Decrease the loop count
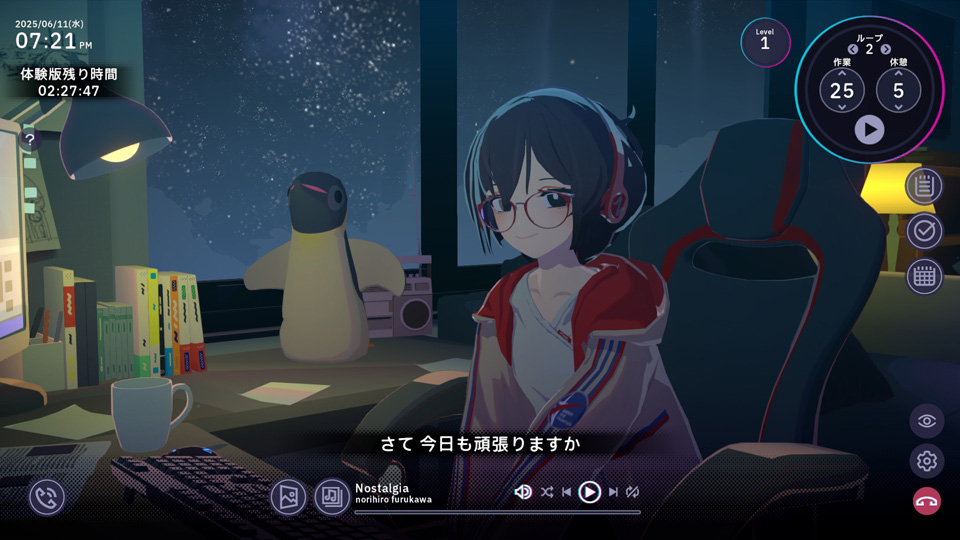Image resolution: width=960 pixels, height=540 pixels. click(x=853, y=49)
